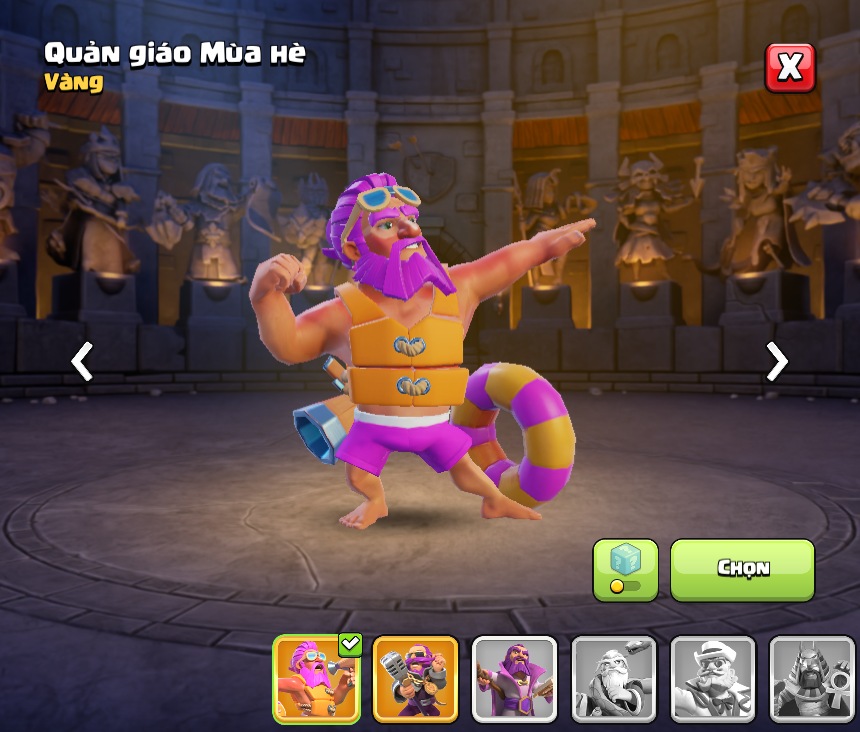Toggle the blue cube icon button
The width and height of the screenshot is (860, 732).
[x=625, y=570]
